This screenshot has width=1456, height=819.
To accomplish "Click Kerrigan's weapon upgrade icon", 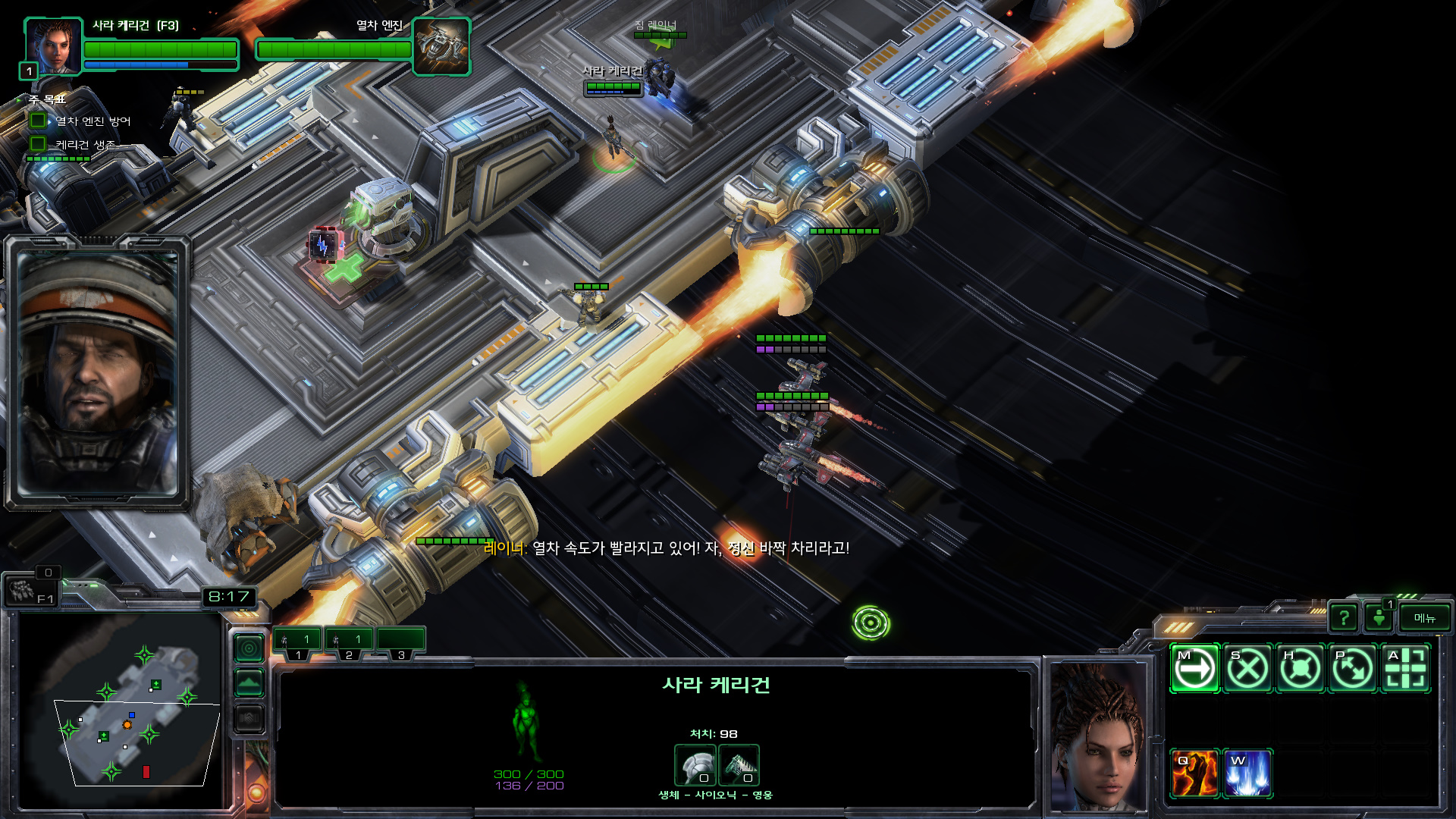I will (739, 766).
